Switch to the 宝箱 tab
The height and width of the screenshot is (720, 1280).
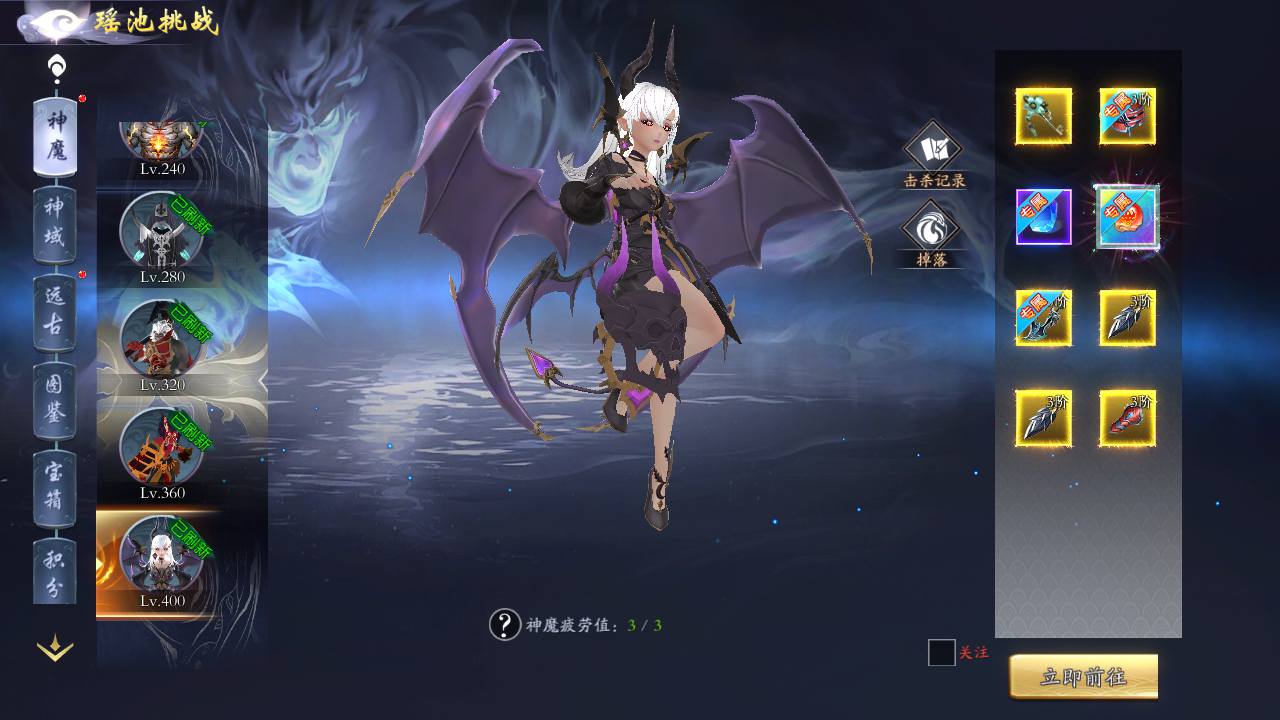(55, 486)
